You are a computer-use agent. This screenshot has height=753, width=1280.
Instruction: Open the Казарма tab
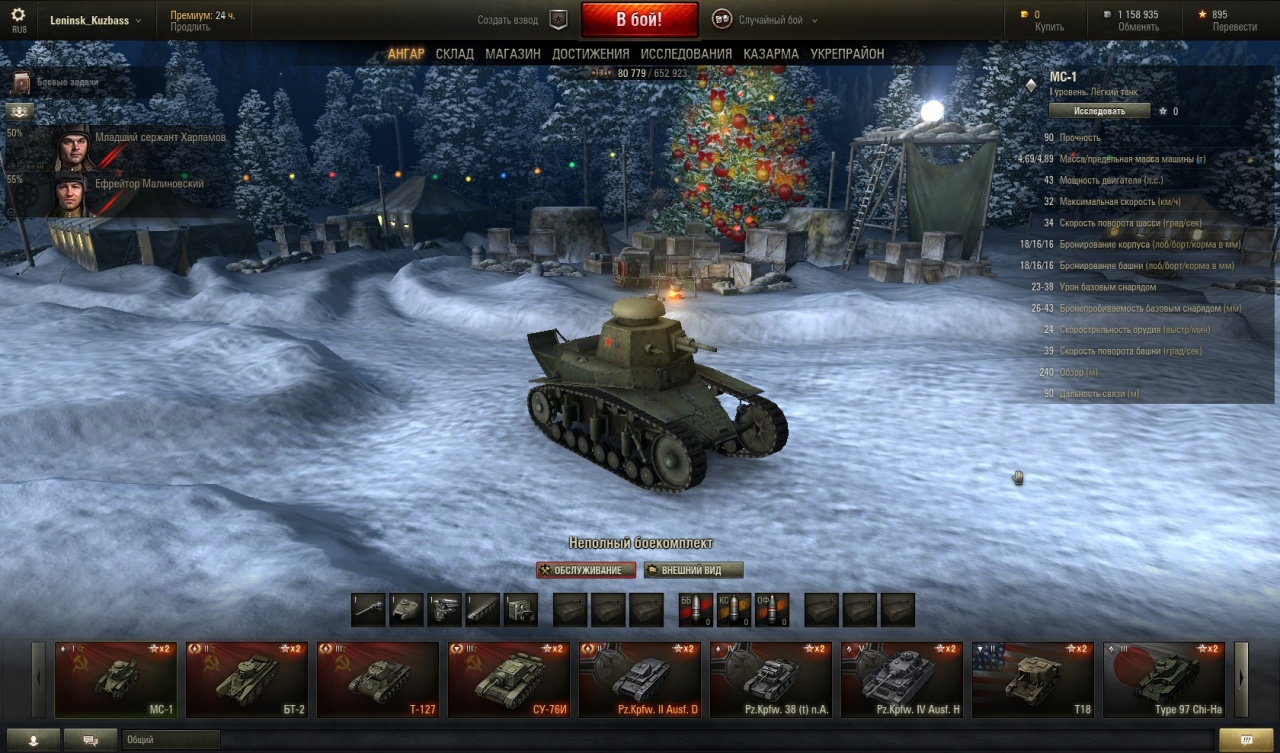771,54
